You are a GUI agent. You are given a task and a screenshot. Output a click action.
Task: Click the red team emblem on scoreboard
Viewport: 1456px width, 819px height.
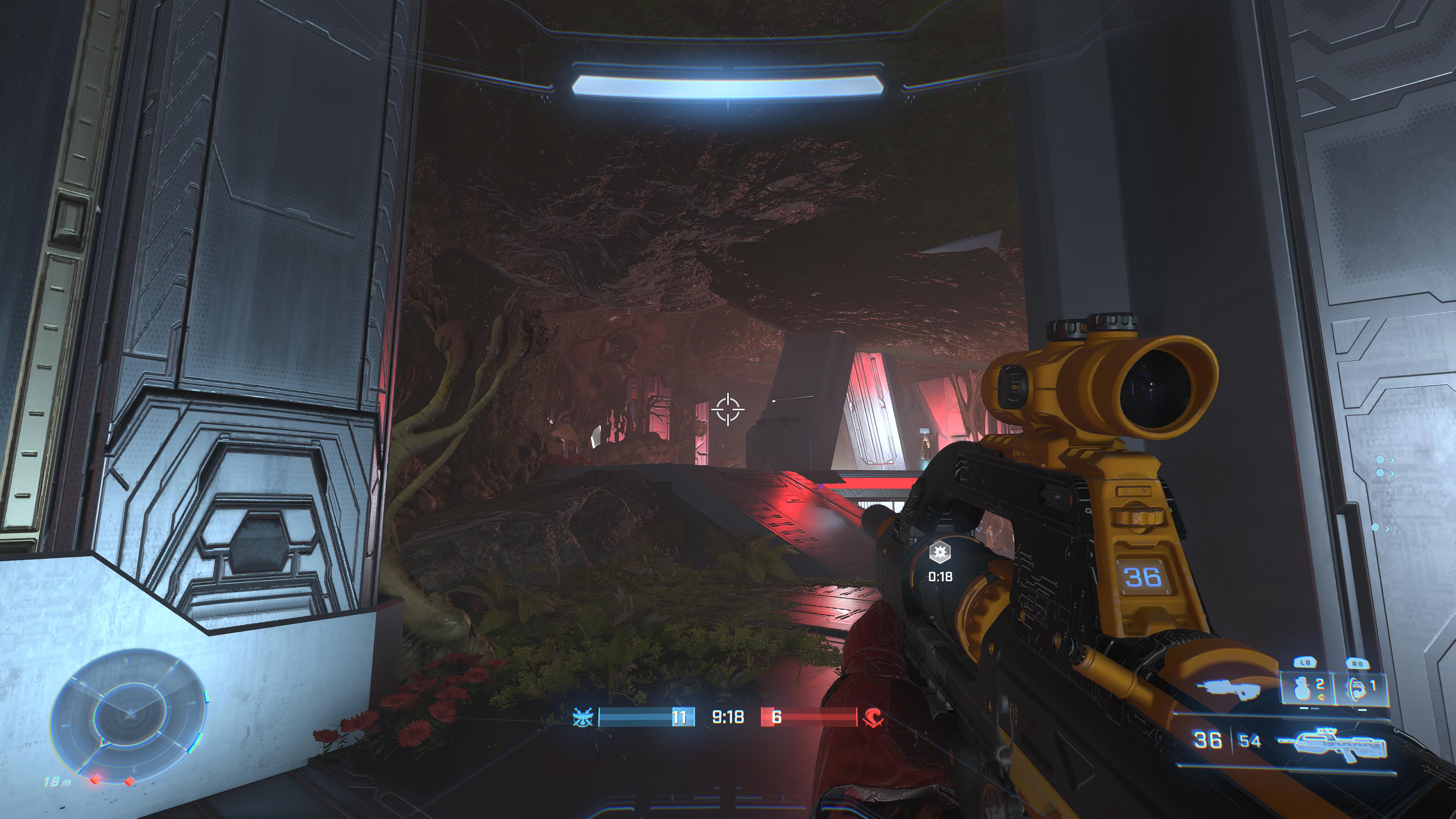coord(873,717)
